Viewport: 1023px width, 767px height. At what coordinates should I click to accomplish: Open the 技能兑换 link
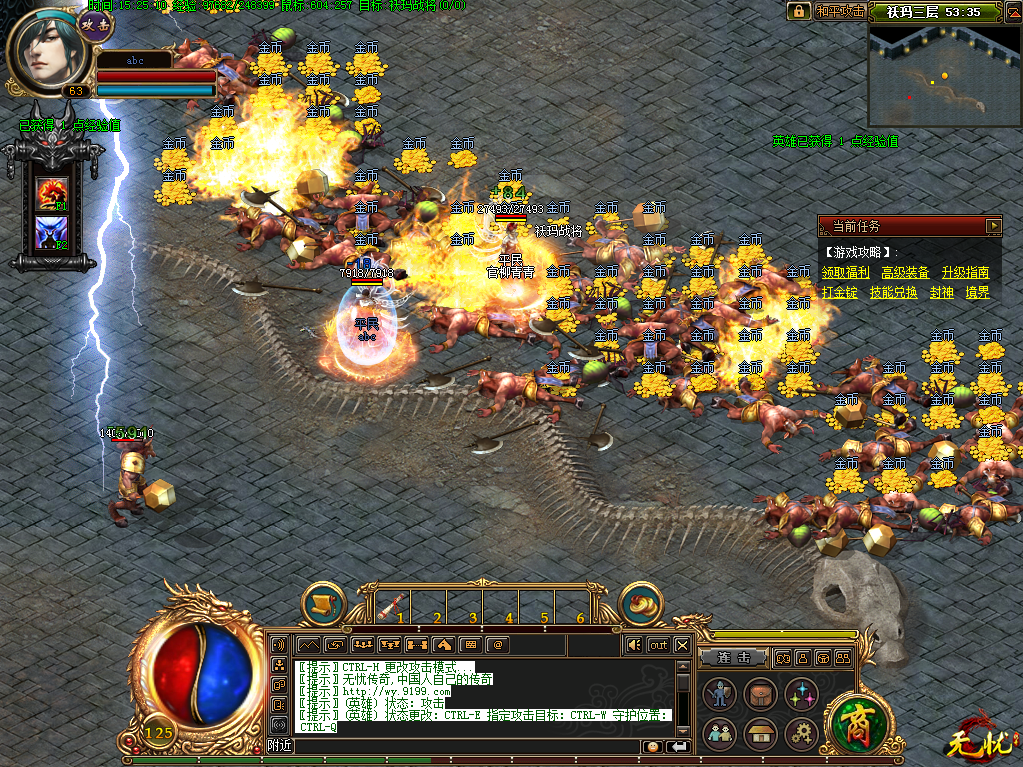click(x=893, y=292)
